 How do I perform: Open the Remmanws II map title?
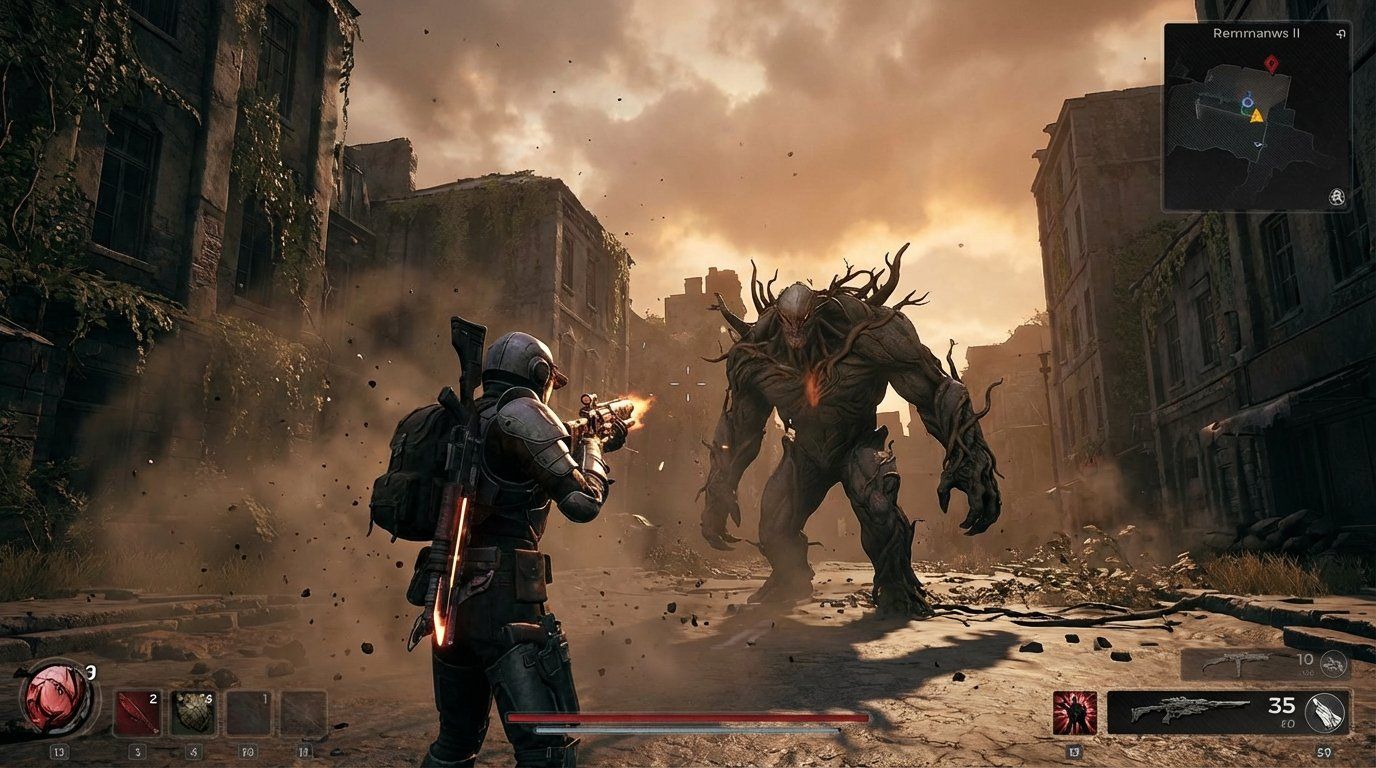[x=1256, y=33]
